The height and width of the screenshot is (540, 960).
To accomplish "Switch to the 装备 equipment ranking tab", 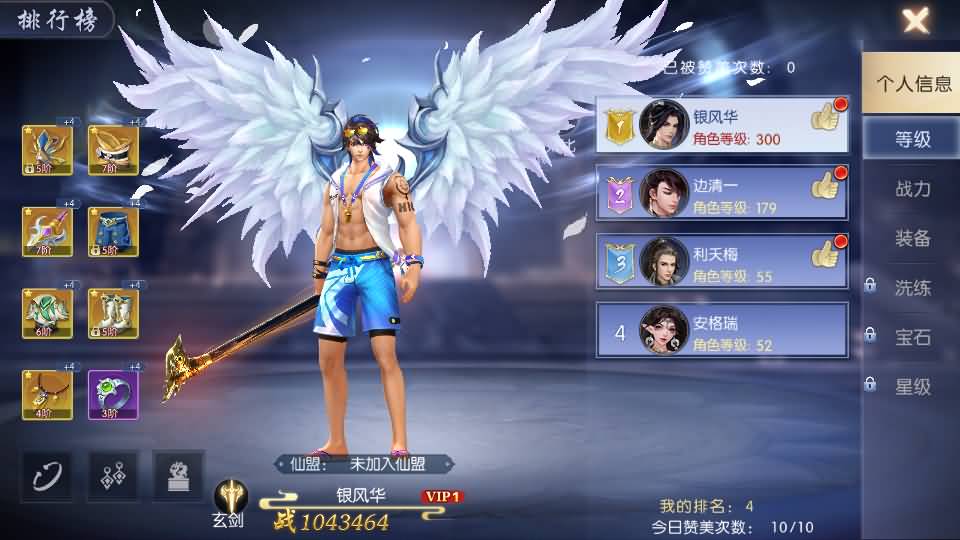I will (x=912, y=238).
